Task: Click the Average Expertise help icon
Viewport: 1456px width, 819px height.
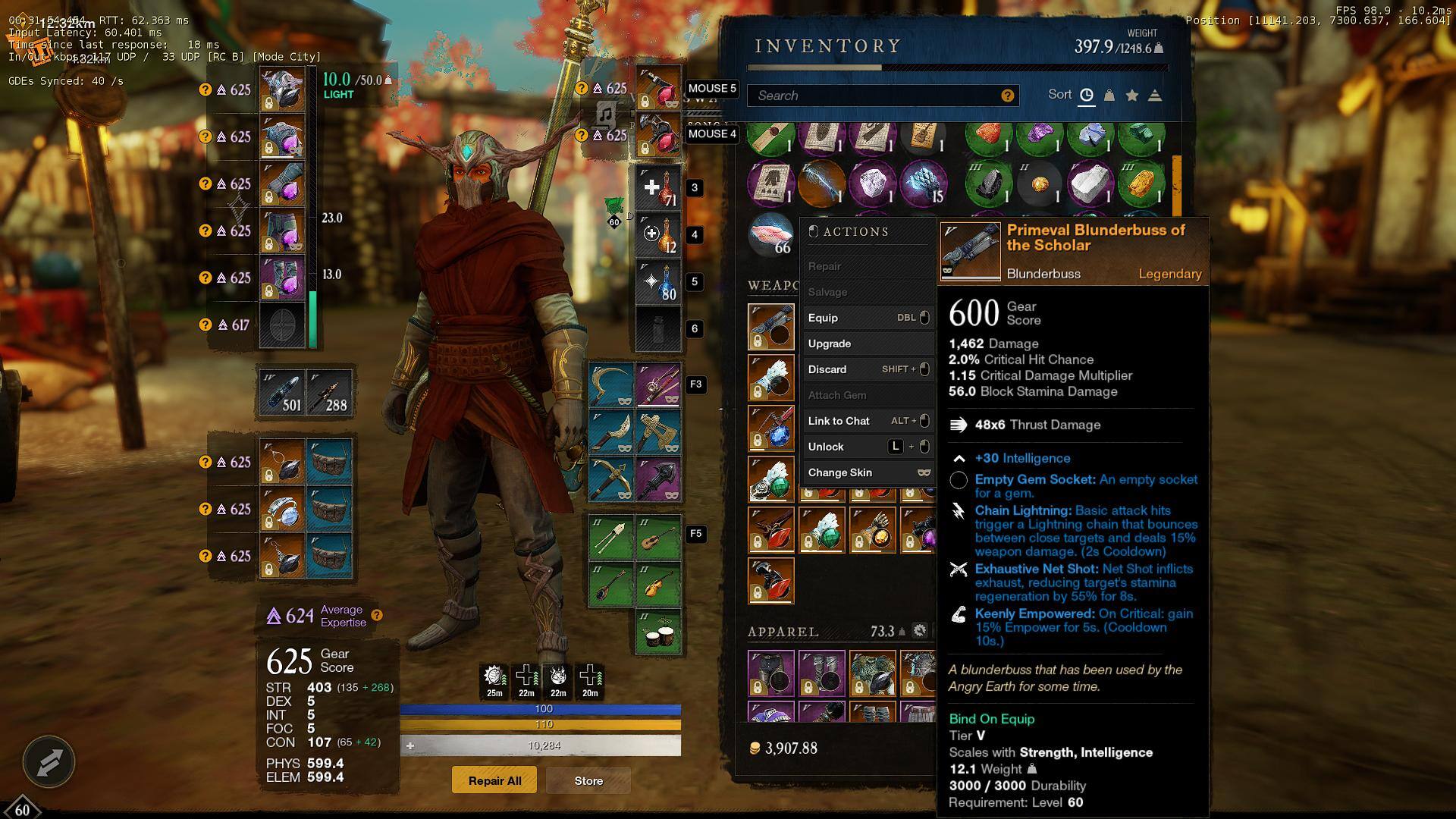Action: [377, 615]
